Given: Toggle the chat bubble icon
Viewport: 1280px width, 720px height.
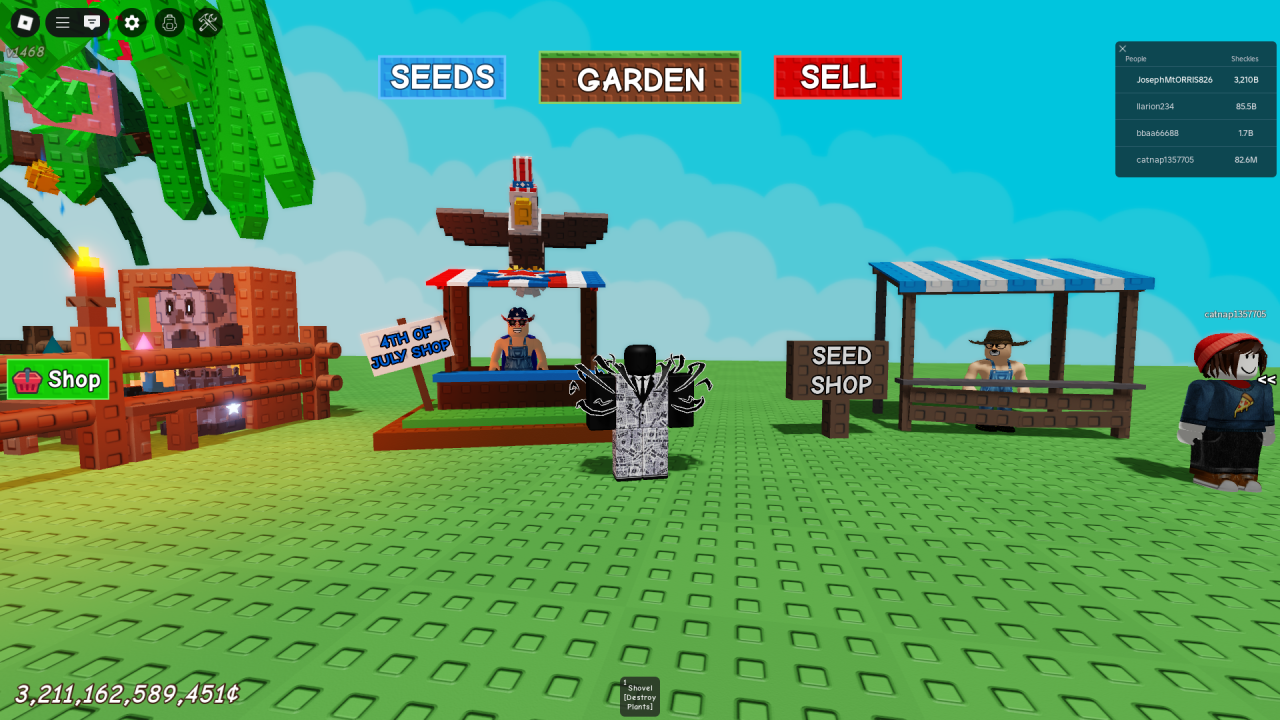Looking at the screenshot, I should point(92,22).
